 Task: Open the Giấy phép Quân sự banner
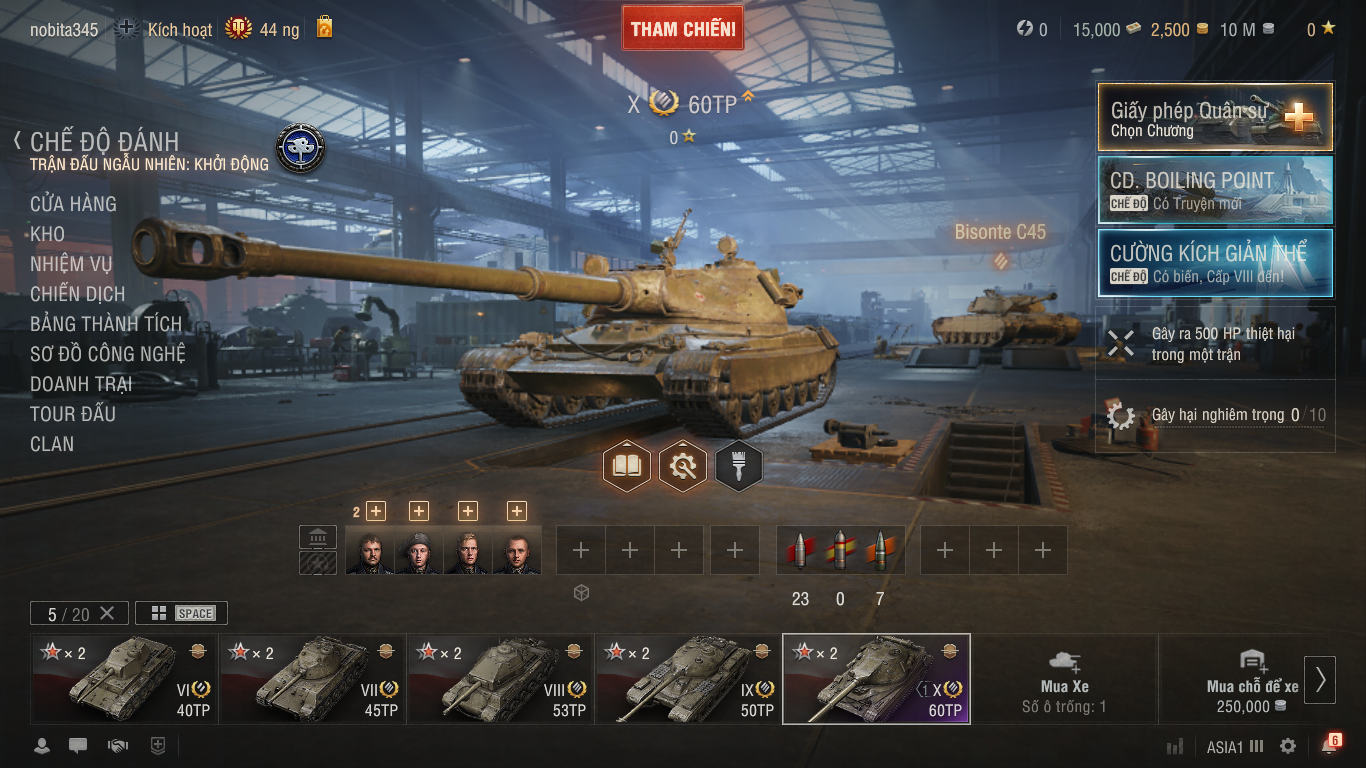[x=1215, y=117]
